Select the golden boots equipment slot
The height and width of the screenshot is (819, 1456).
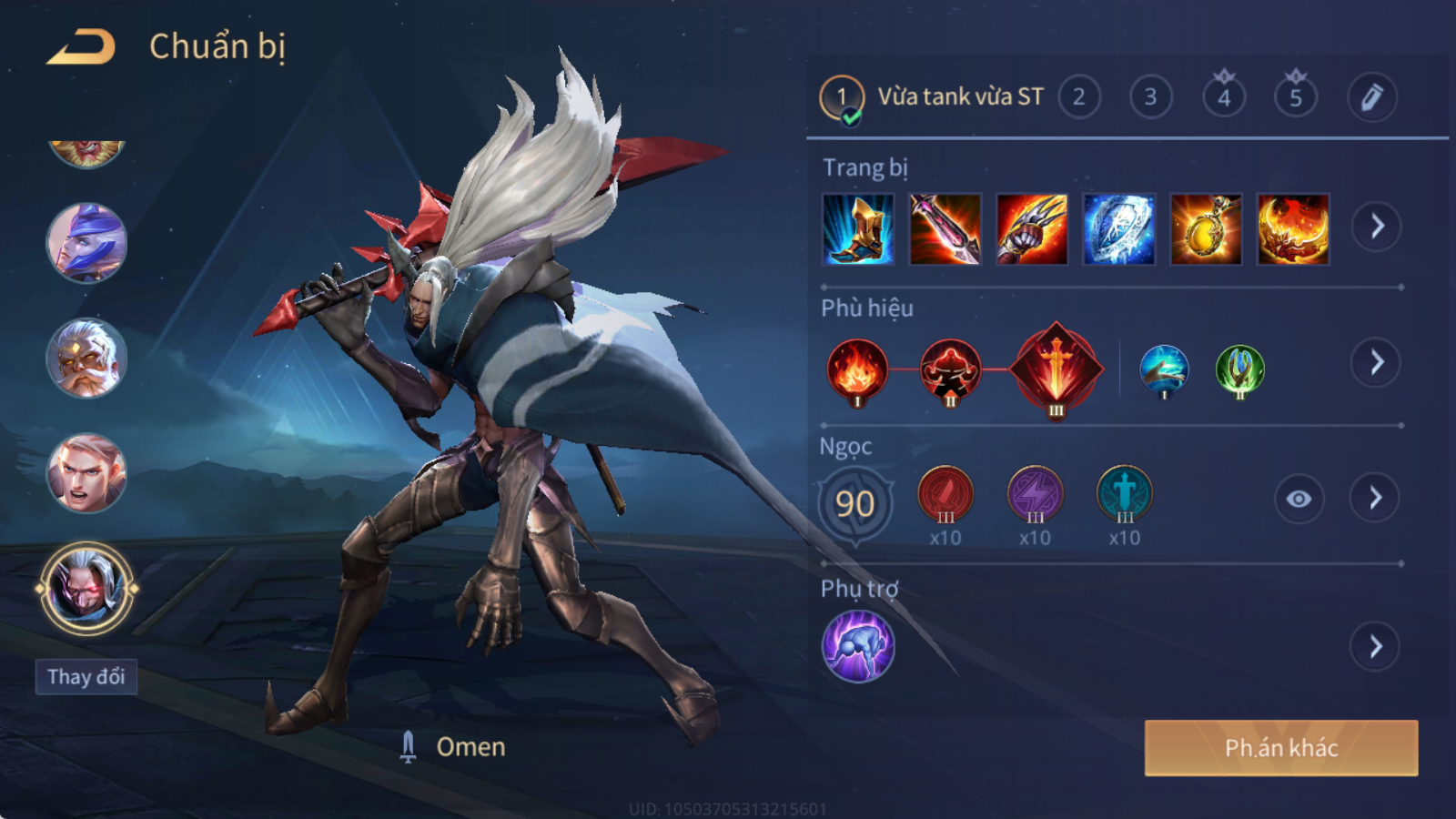(857, 229)
